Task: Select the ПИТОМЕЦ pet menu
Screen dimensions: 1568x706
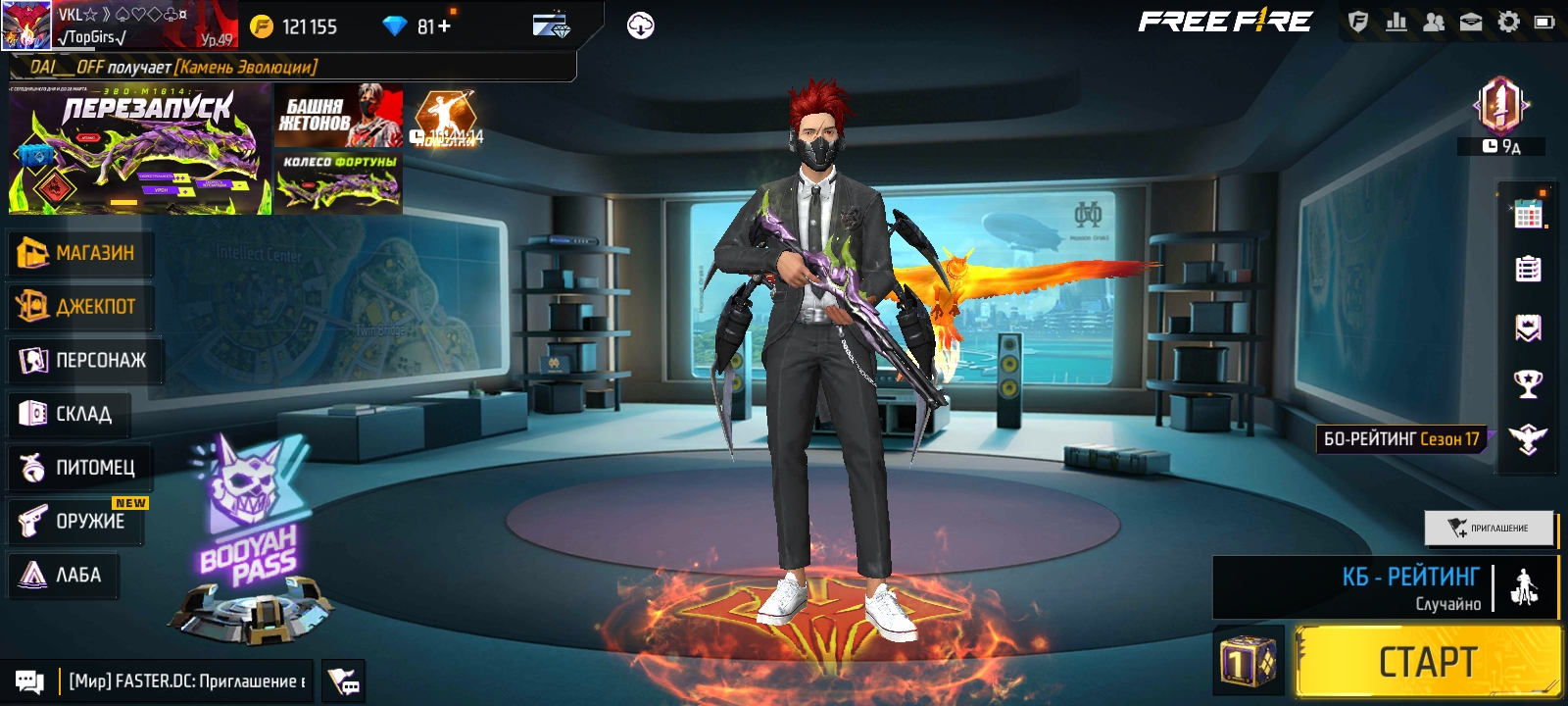Action: point(76,468)
